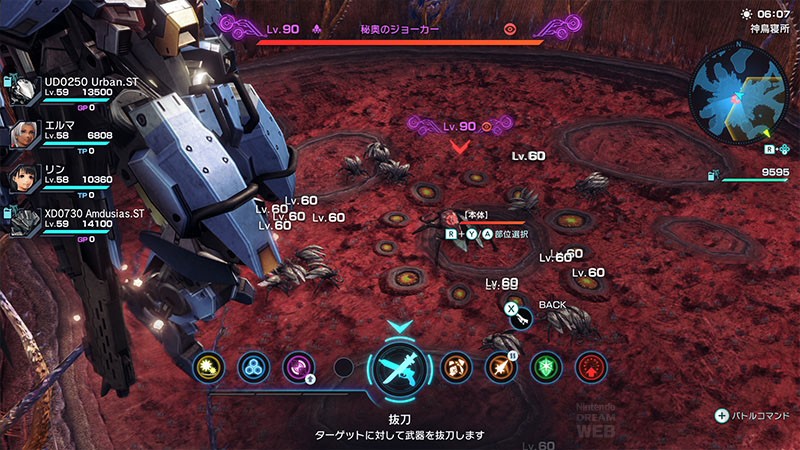Activate the yellow burst art icon
The image size is (800, 450).
tap(210, 367)
